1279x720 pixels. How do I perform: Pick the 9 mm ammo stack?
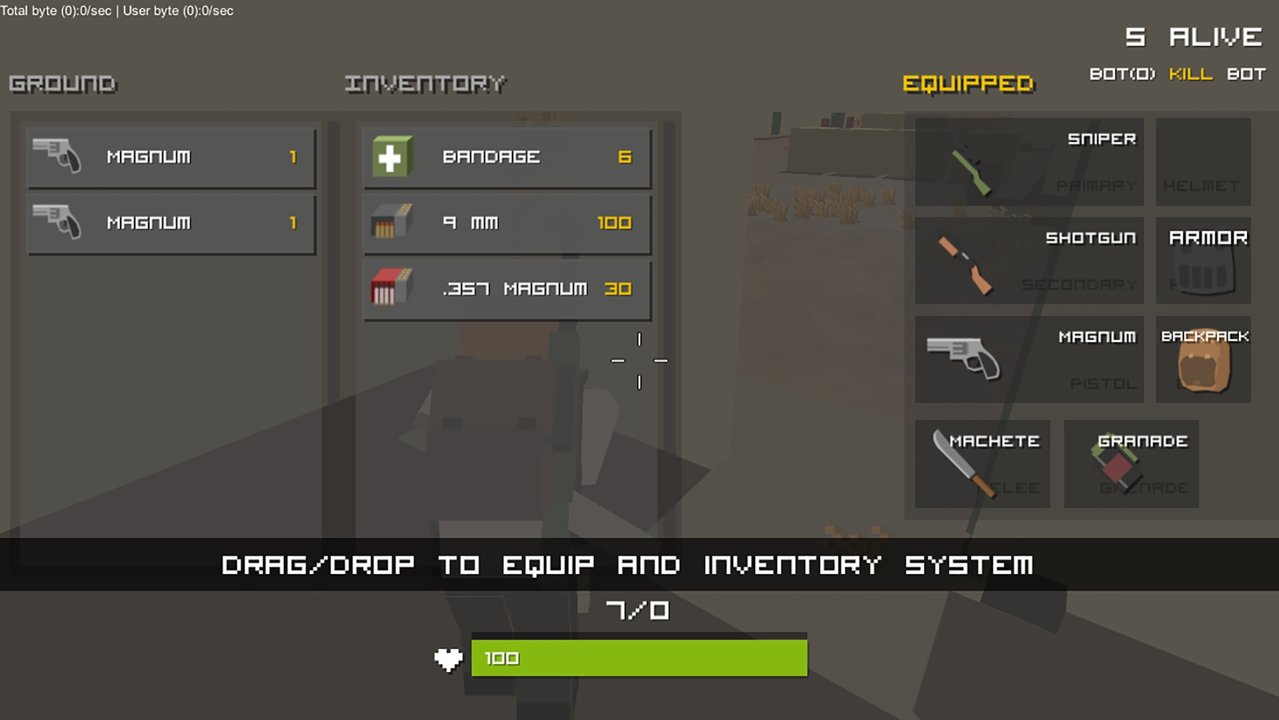[x=506, y=223]
